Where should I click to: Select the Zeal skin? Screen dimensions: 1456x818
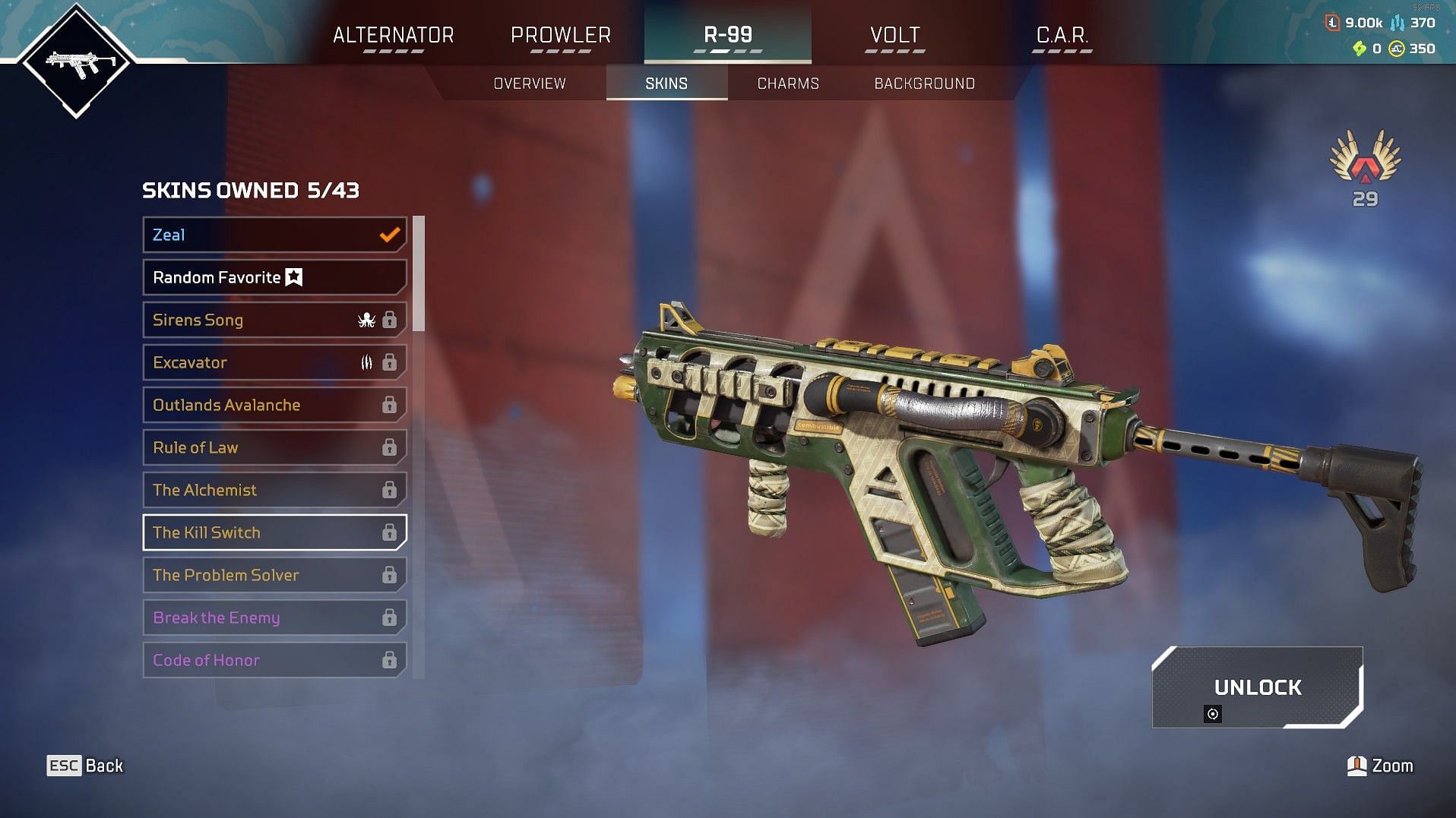[274, 235]
